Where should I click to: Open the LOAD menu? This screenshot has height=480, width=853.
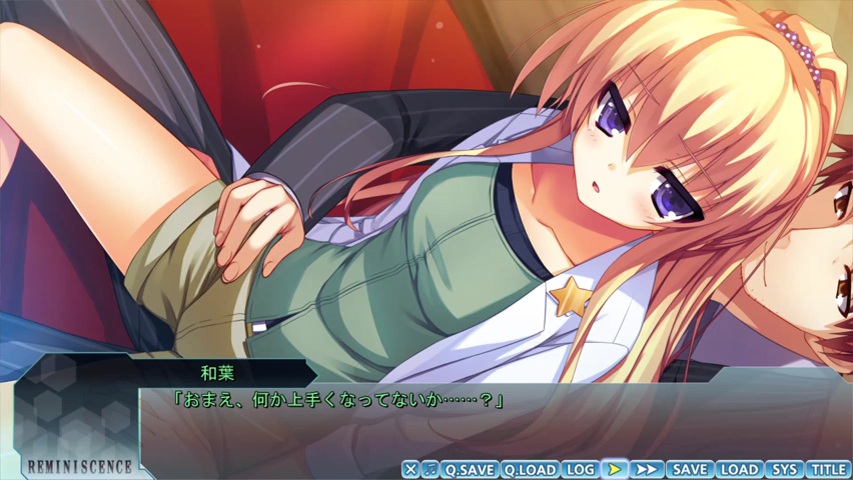pos(739,469)
